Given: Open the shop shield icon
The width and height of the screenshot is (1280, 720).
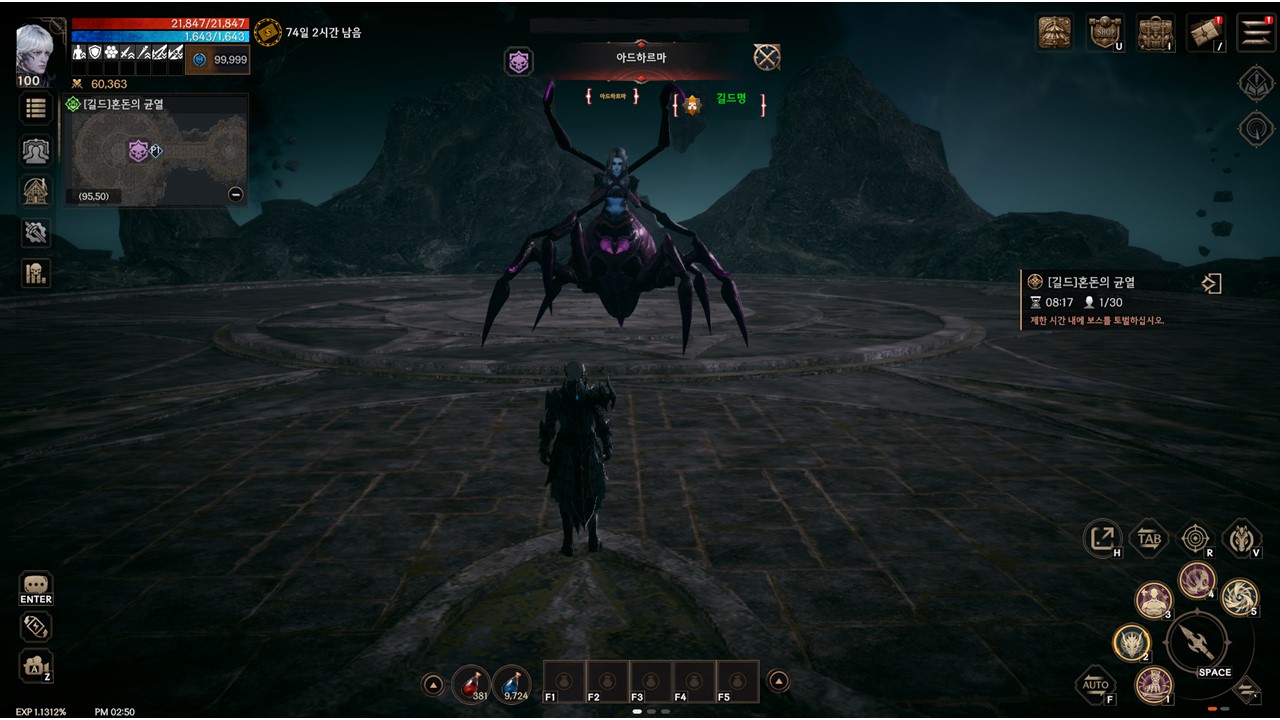Looking at the screenshot, I should (x=1105, y=32).
